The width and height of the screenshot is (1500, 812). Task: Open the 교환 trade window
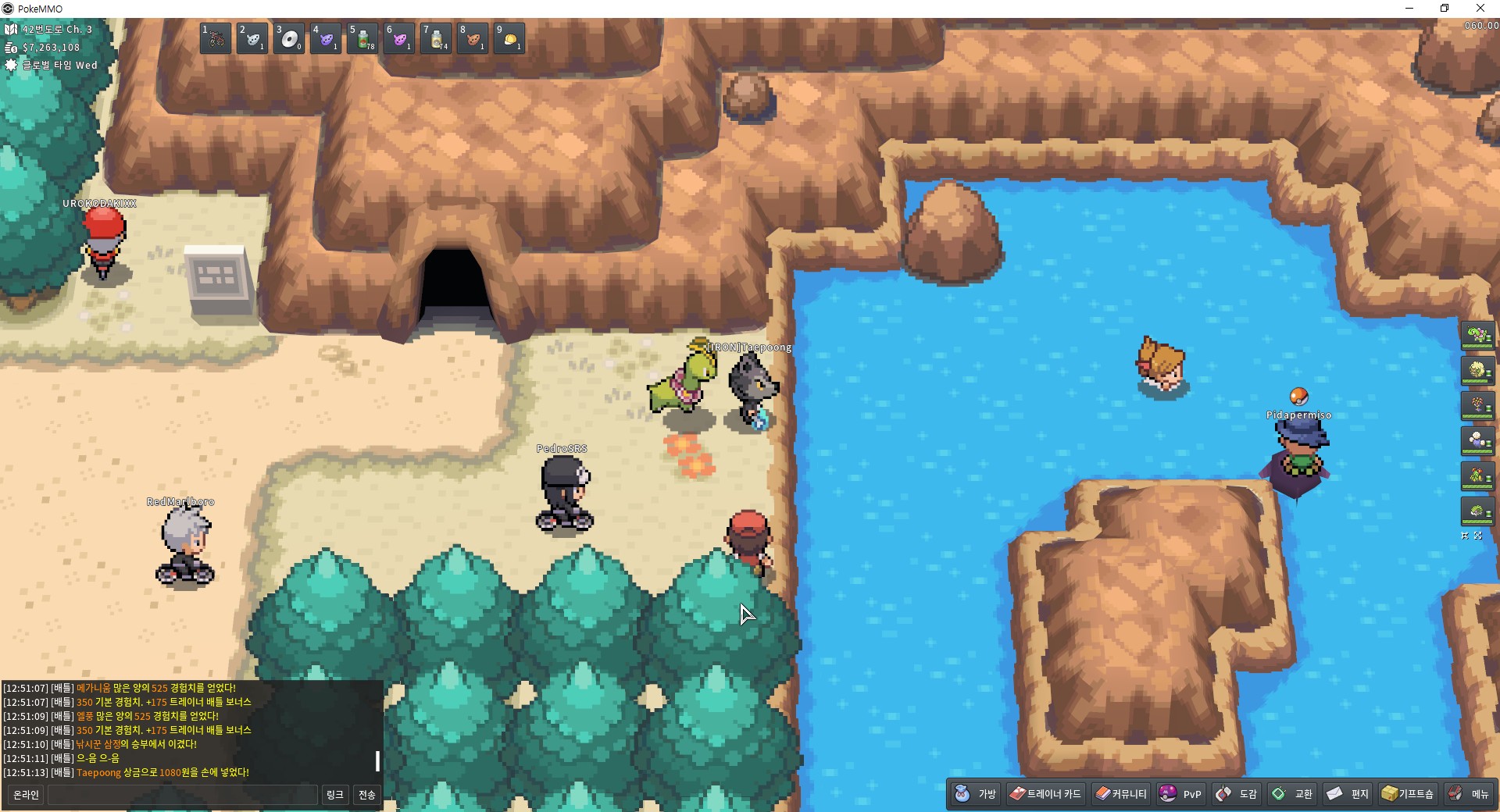[x=1293, y=794]
